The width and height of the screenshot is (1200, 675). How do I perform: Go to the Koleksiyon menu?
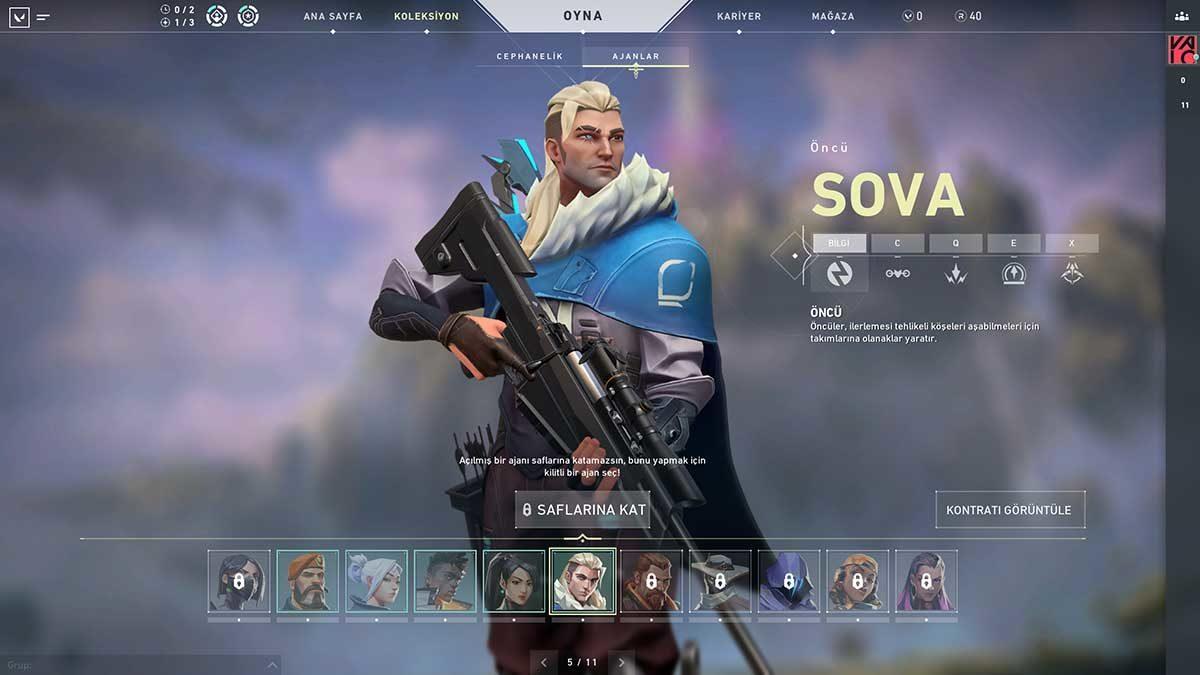426,16
